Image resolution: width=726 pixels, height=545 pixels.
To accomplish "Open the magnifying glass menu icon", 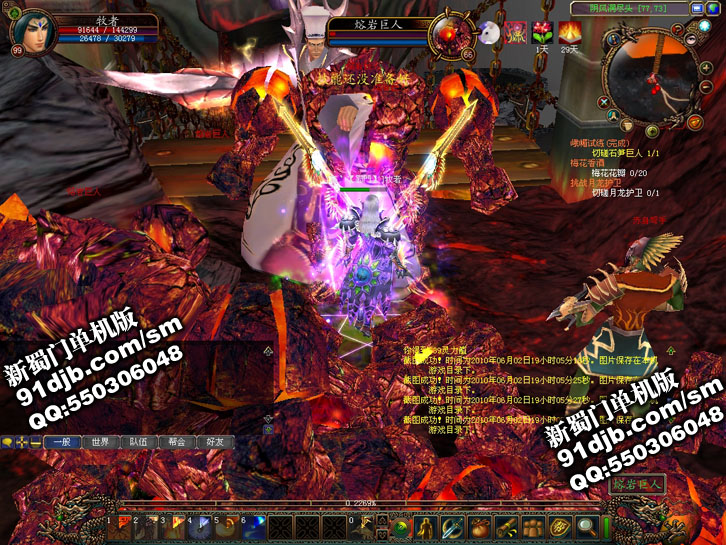I will [587, 525].
